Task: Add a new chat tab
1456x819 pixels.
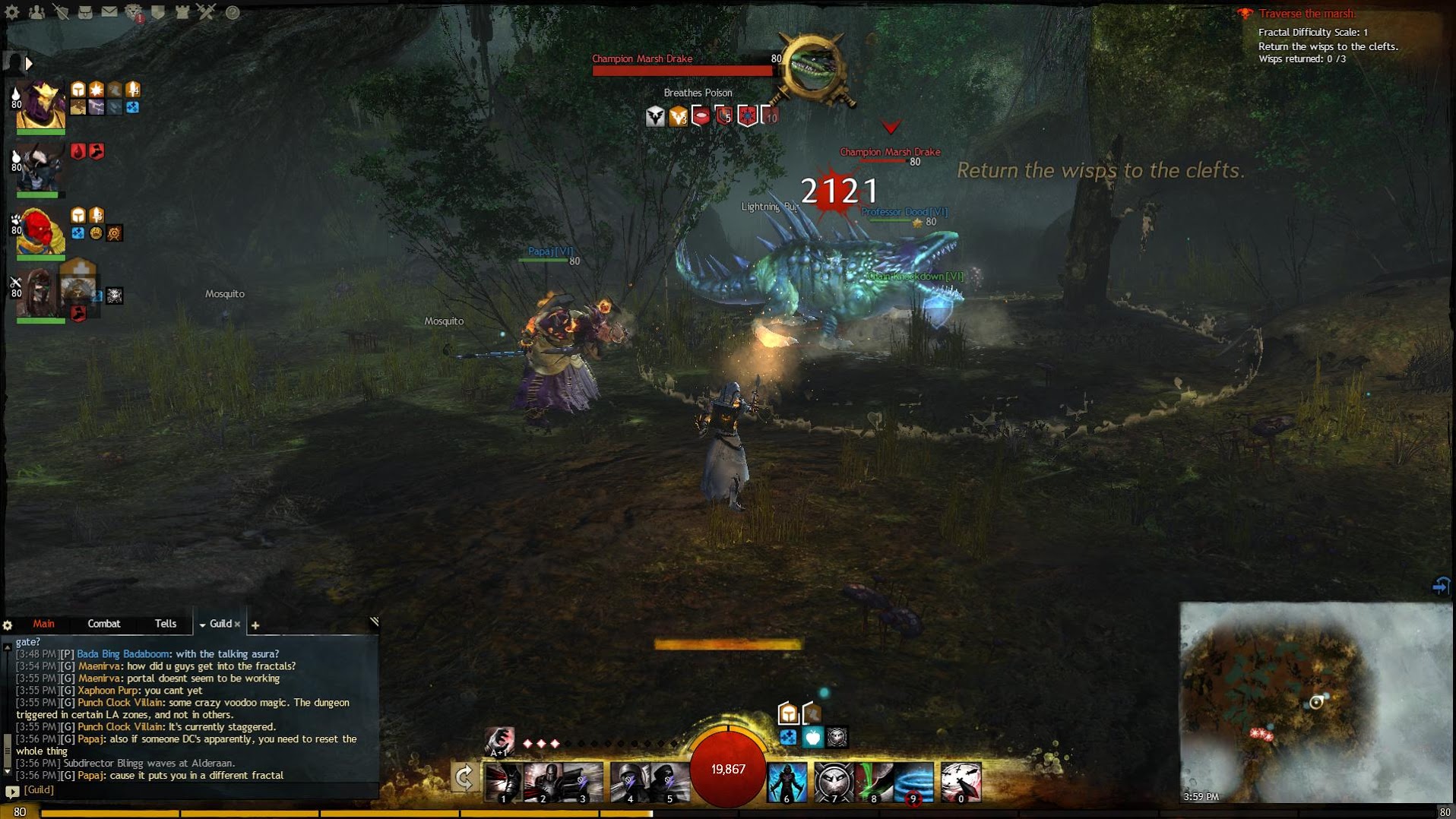Action: point(255,625)
